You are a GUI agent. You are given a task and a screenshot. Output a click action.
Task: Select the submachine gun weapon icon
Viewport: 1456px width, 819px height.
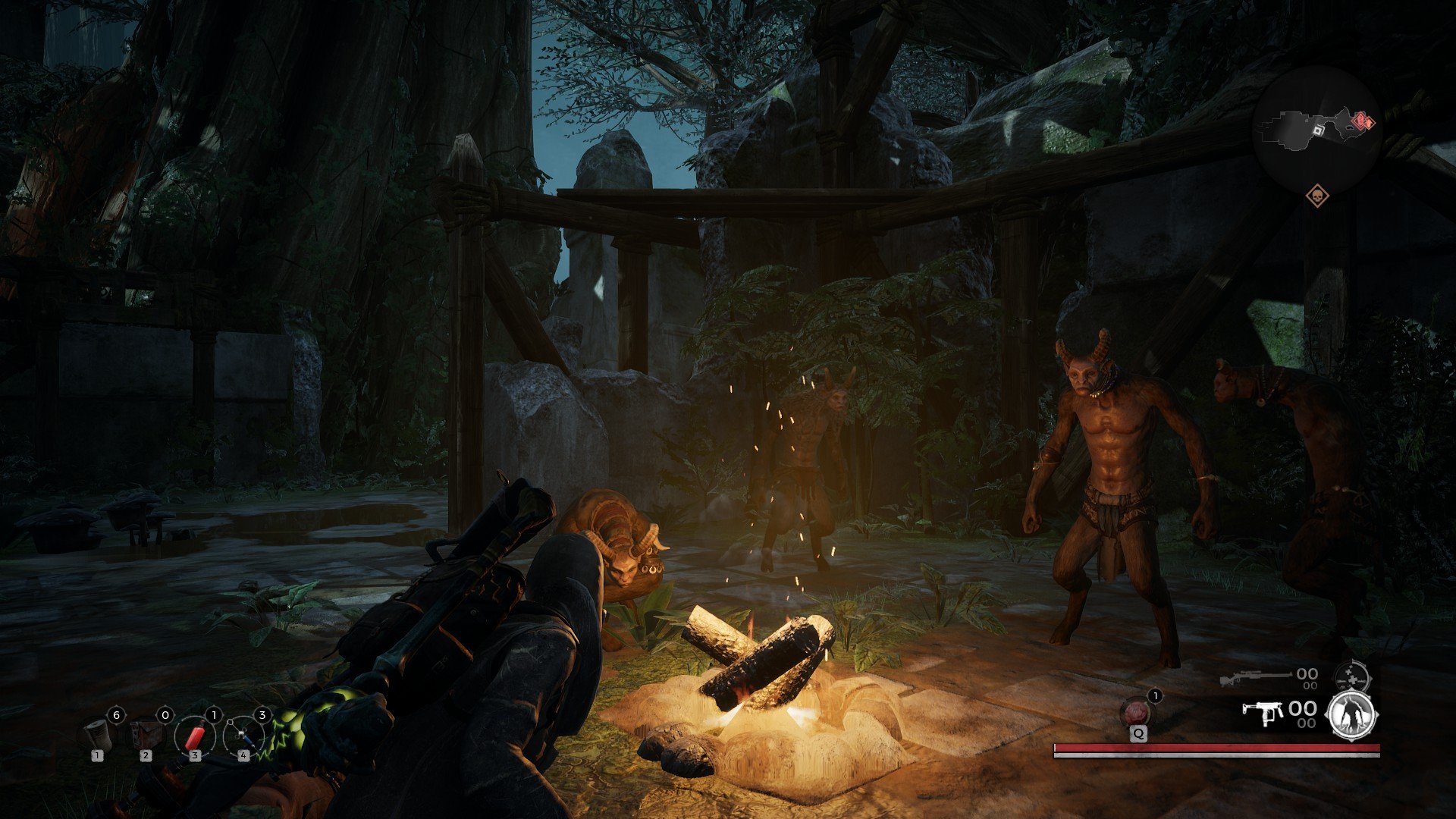1262,713
